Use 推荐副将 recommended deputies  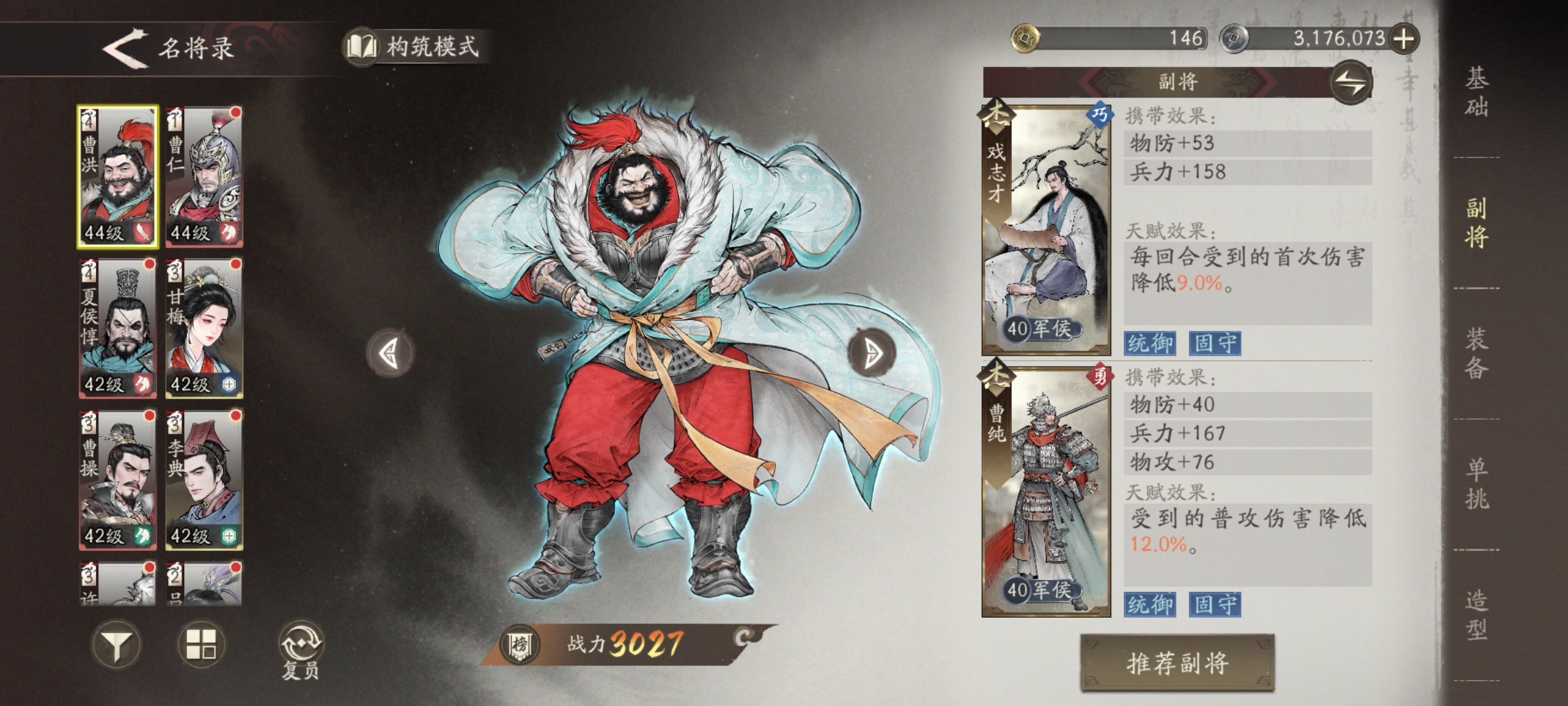click(x=1177, y=663)
